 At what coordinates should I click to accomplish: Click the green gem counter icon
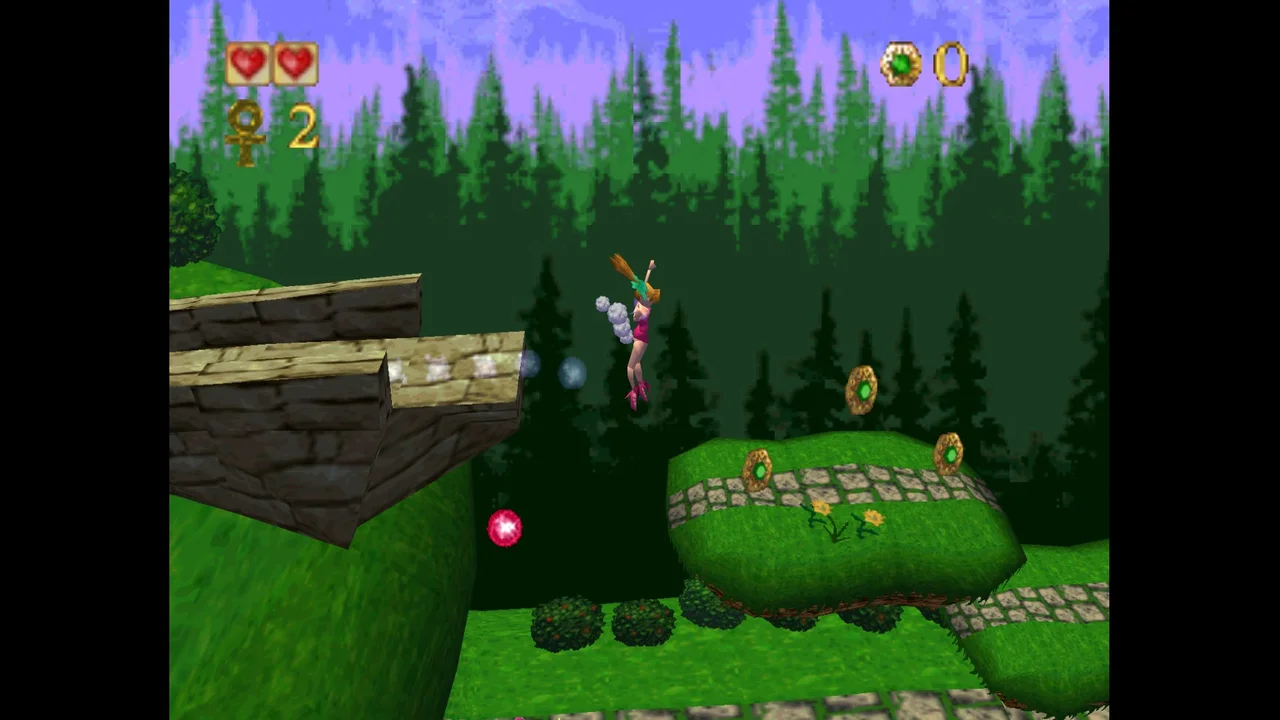click(x=901, y=64)
